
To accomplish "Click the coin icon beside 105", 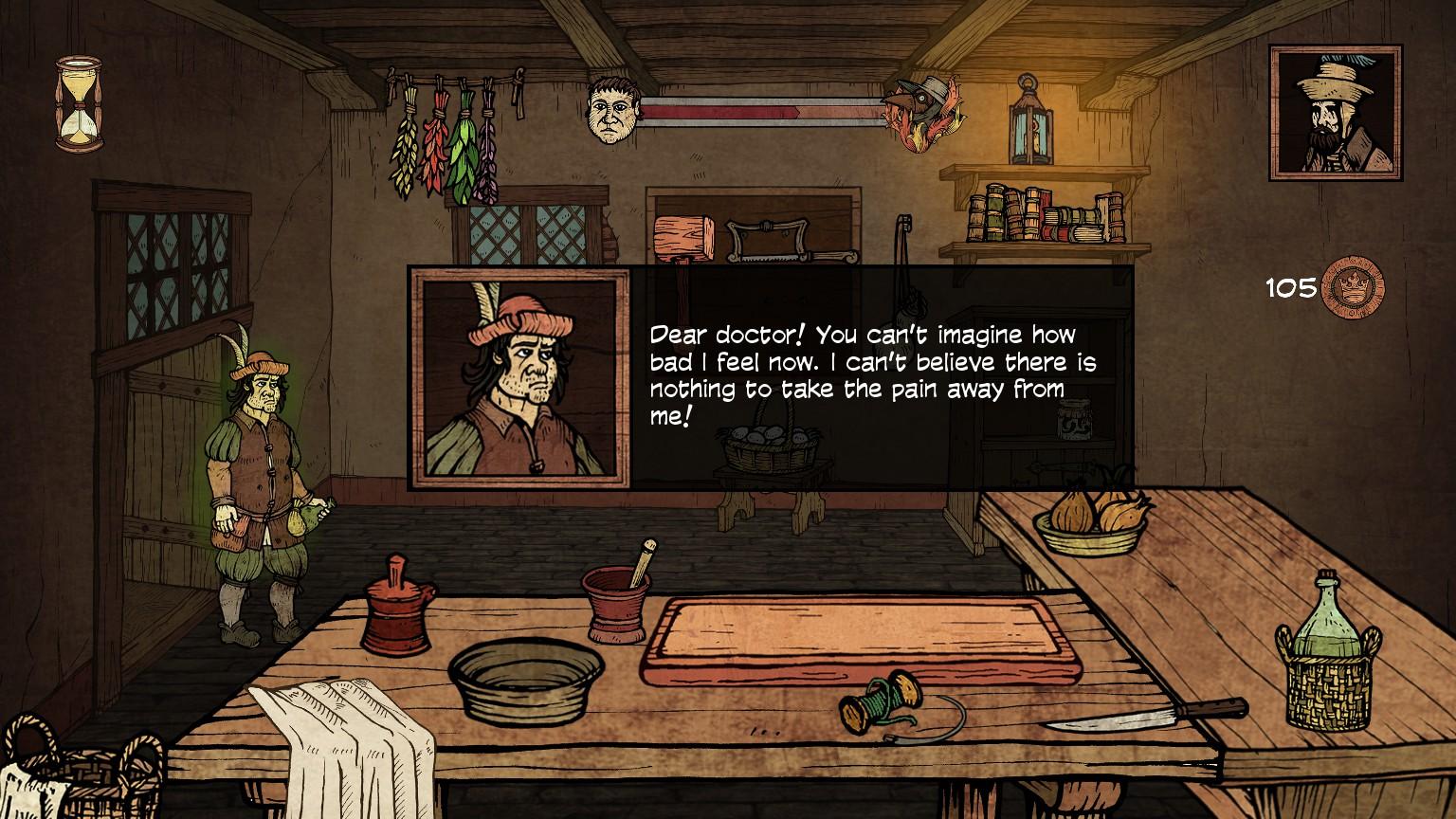I will tap(1353, 288).
